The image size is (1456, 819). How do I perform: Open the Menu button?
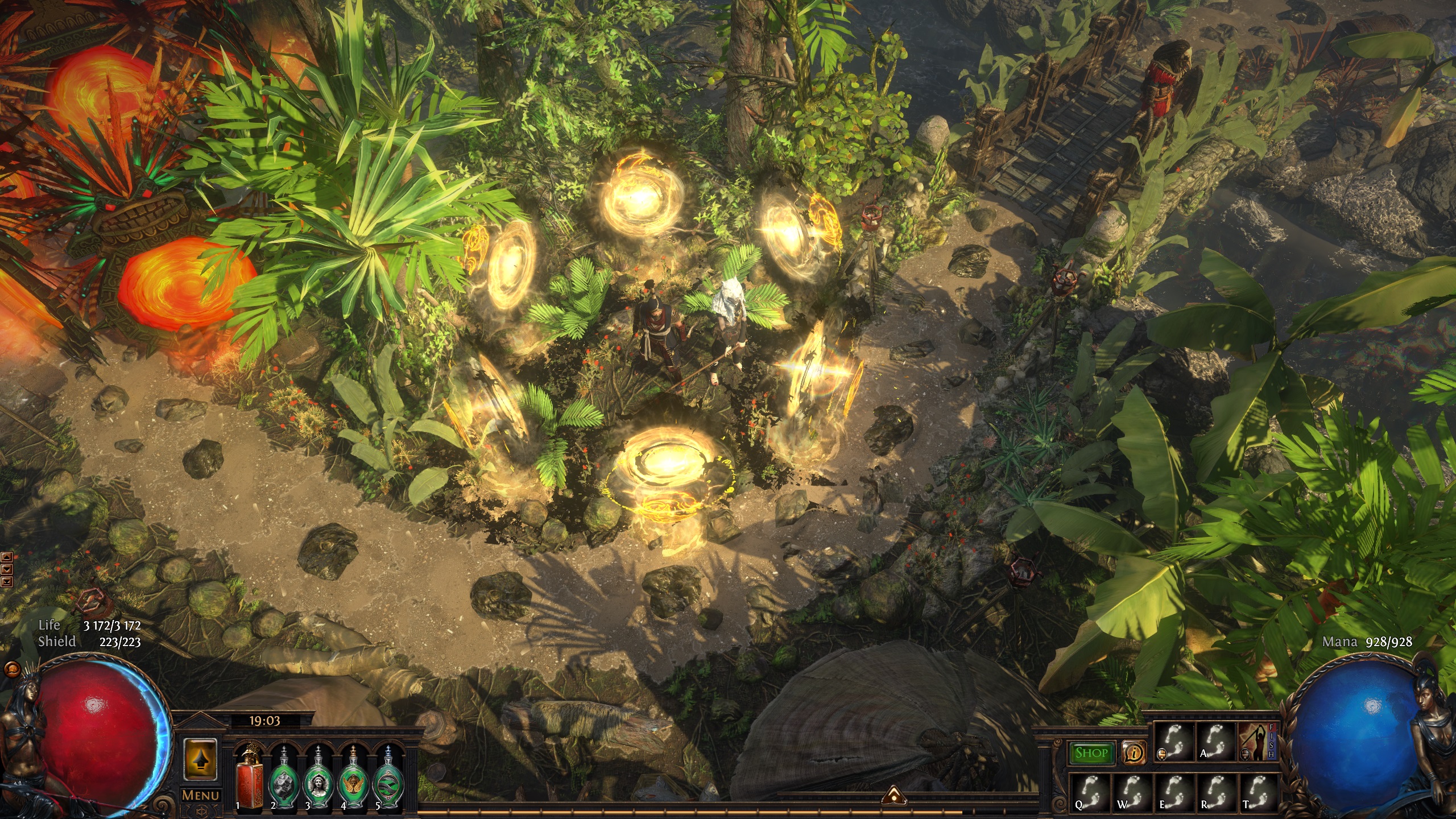tap(201, 795)
